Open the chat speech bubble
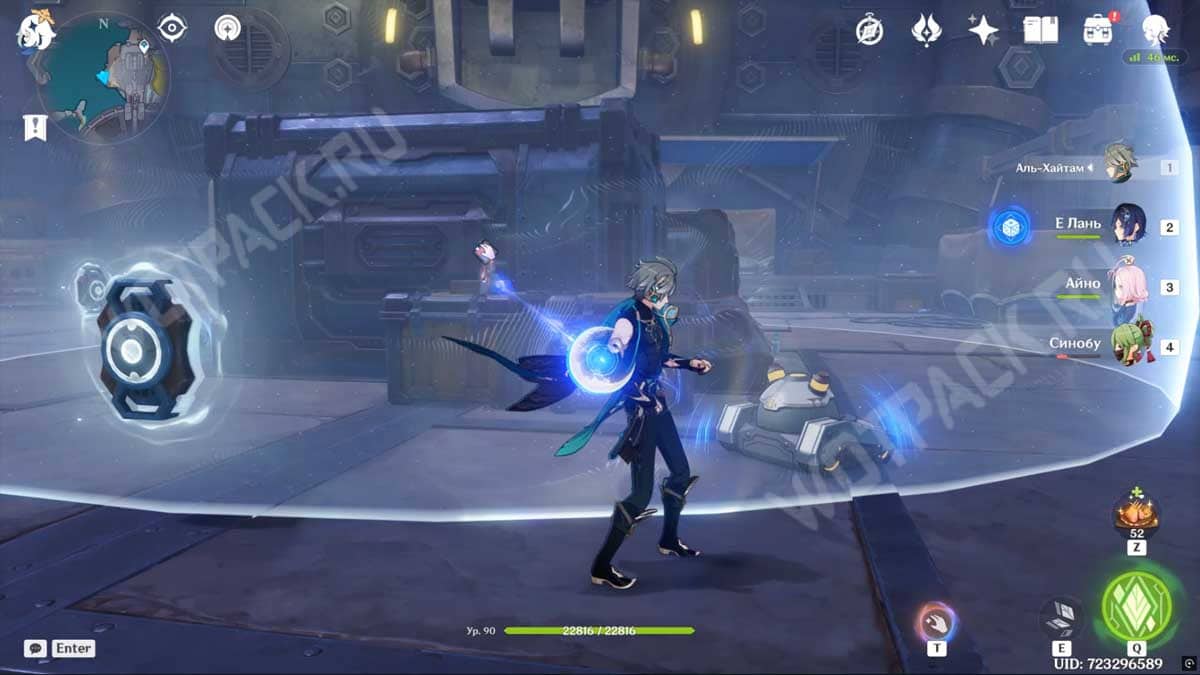This screenshot has width=1200, height=675. point(36,648)
